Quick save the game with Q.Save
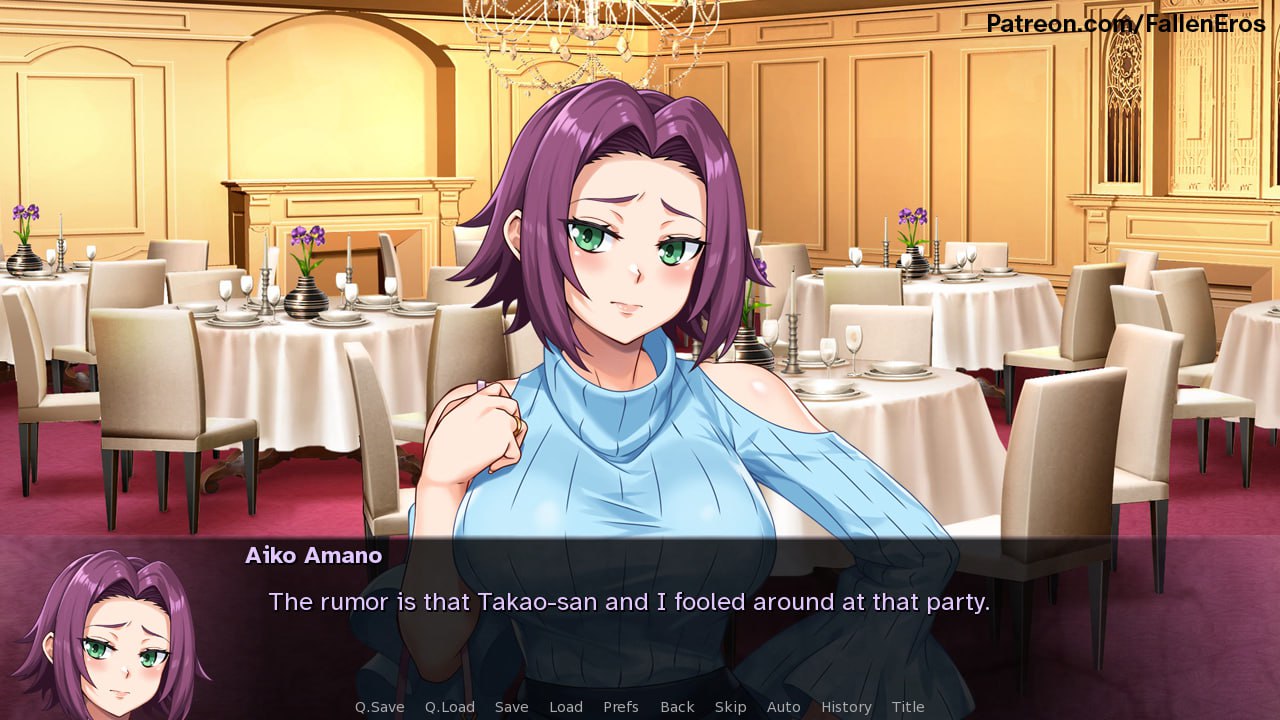The image size is (1280, 720). (x=379, y=707)
